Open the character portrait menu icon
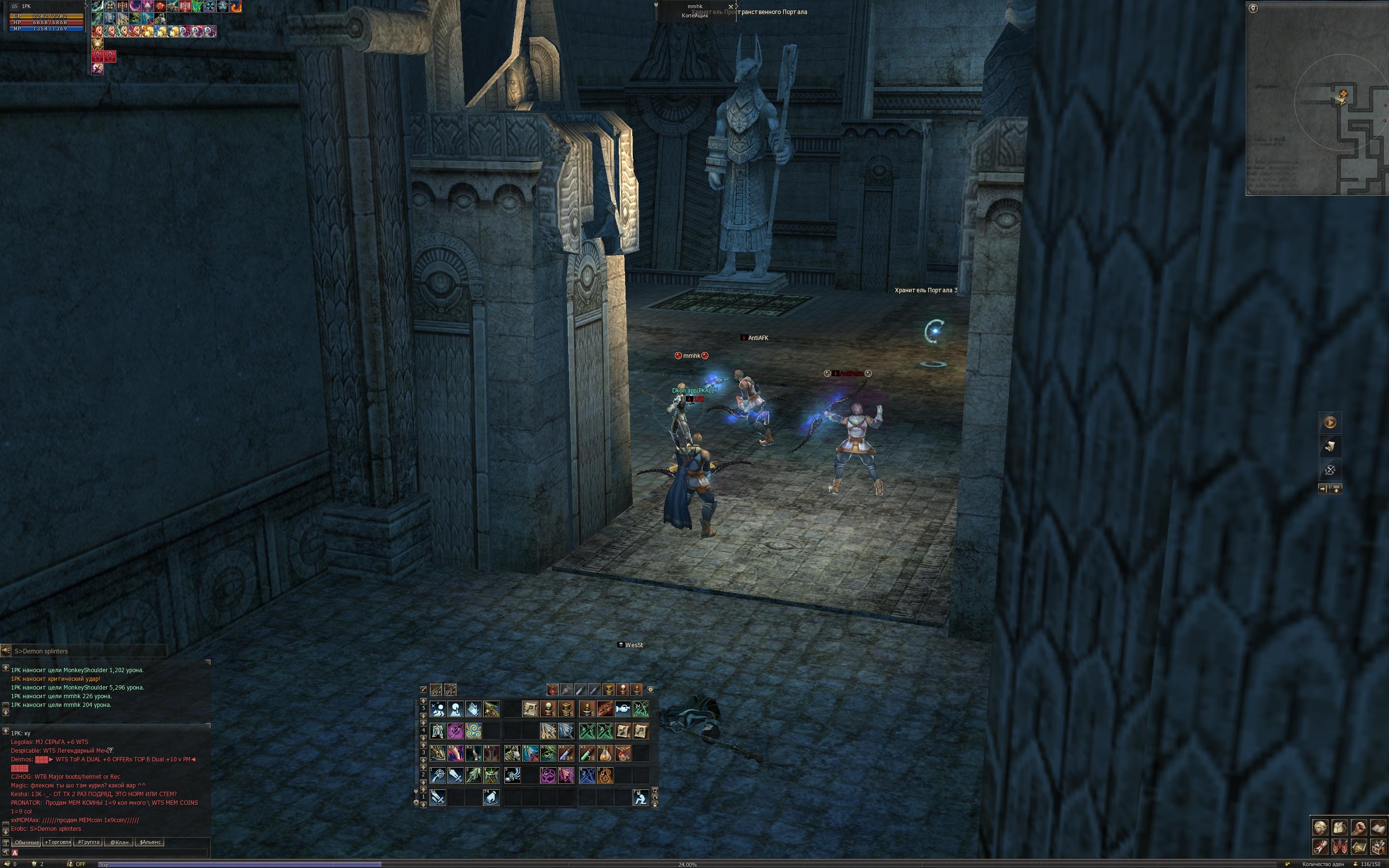 click(x=1320, y=827)
